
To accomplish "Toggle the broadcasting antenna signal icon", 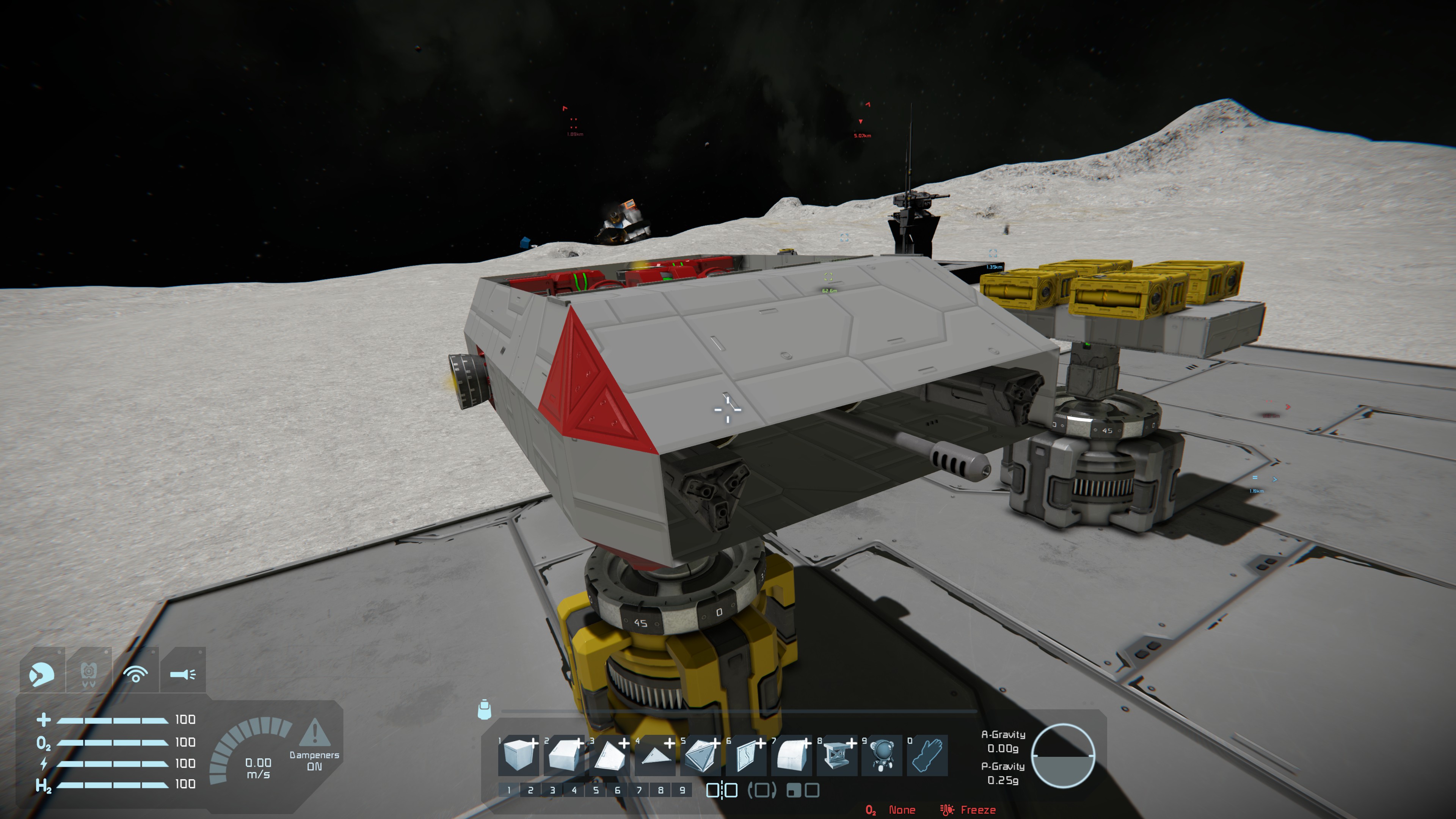I will point(136,673).
